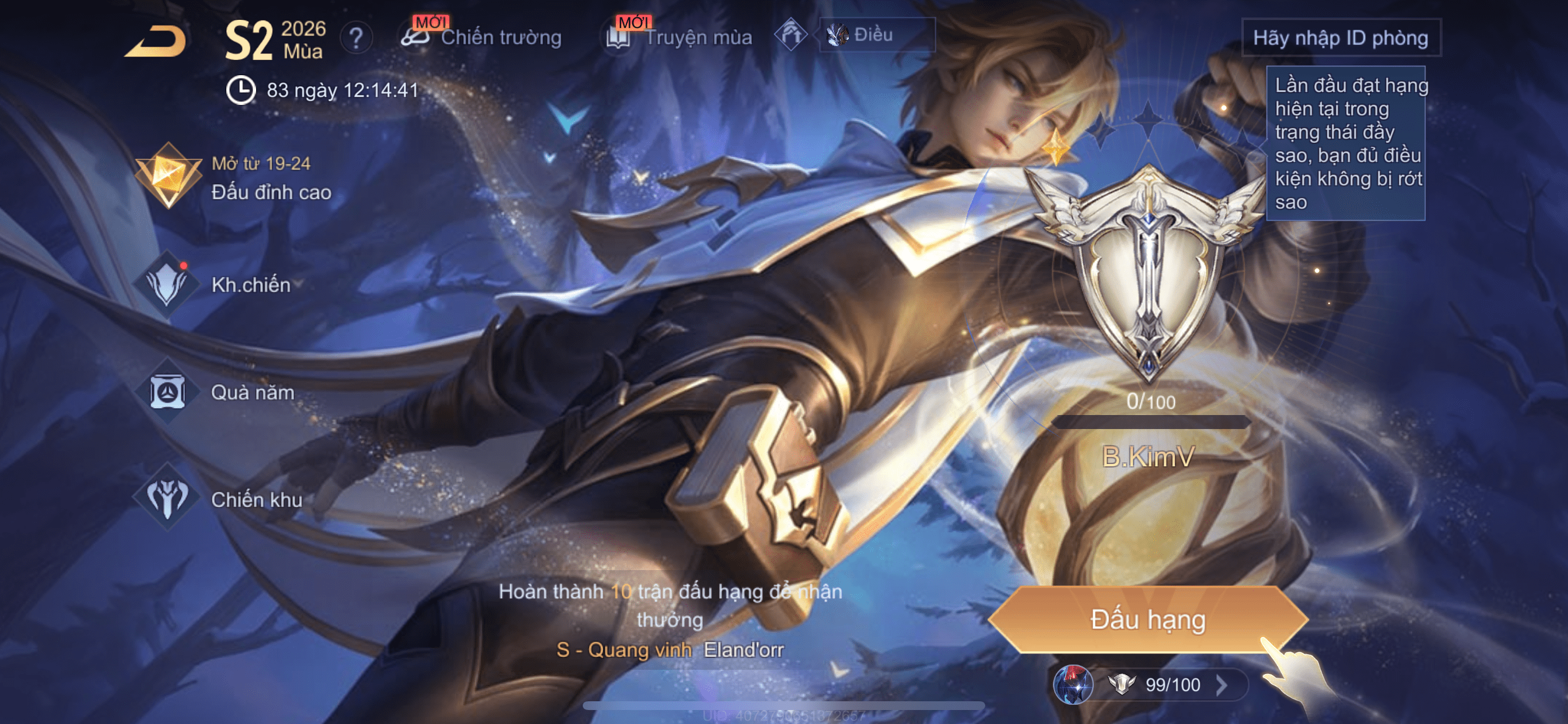Open the S - Quang vinh Eland'orr reward

coord(670,650)
